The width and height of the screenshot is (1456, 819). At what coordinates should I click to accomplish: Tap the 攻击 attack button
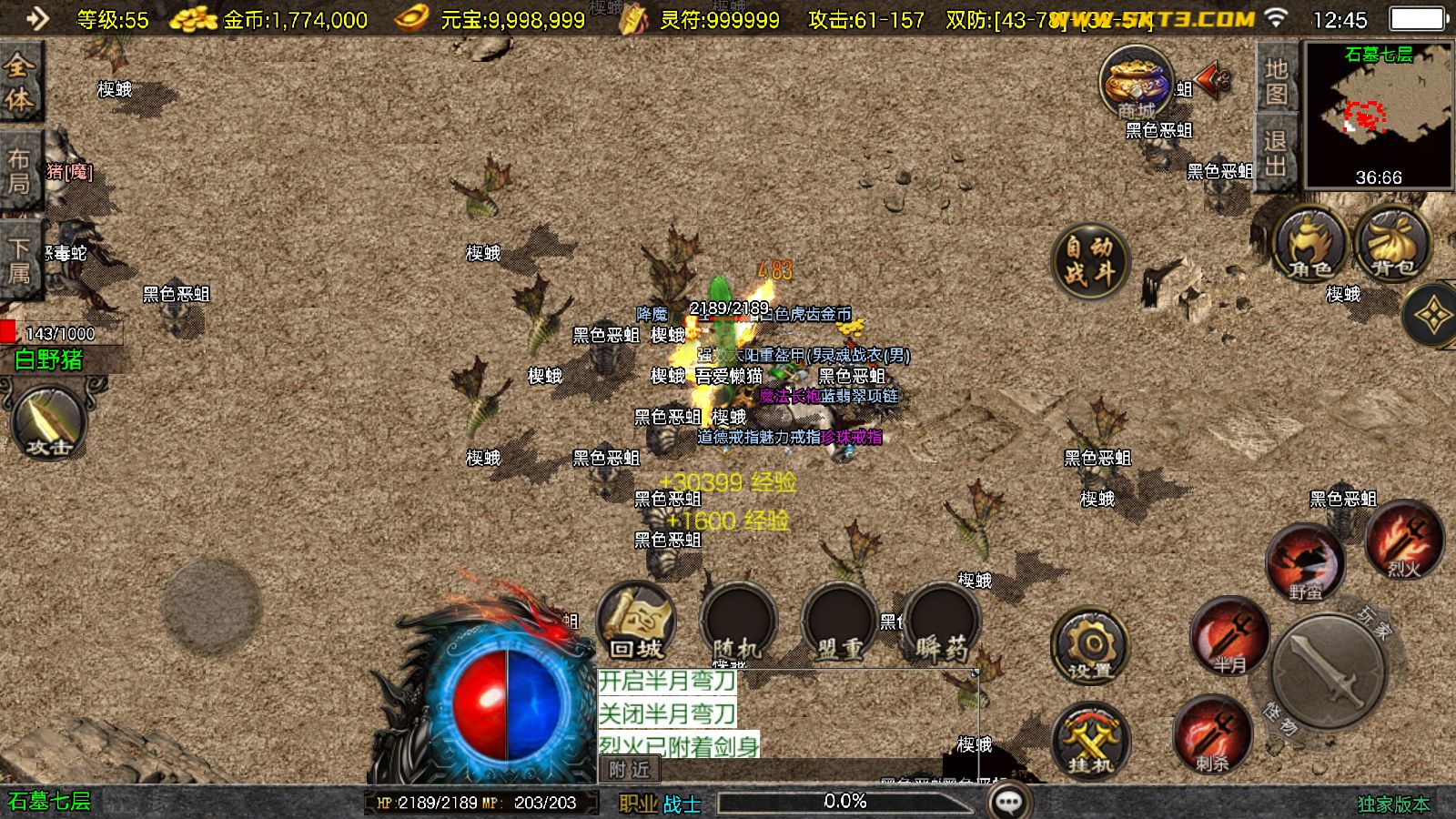(x=49, y=421)
